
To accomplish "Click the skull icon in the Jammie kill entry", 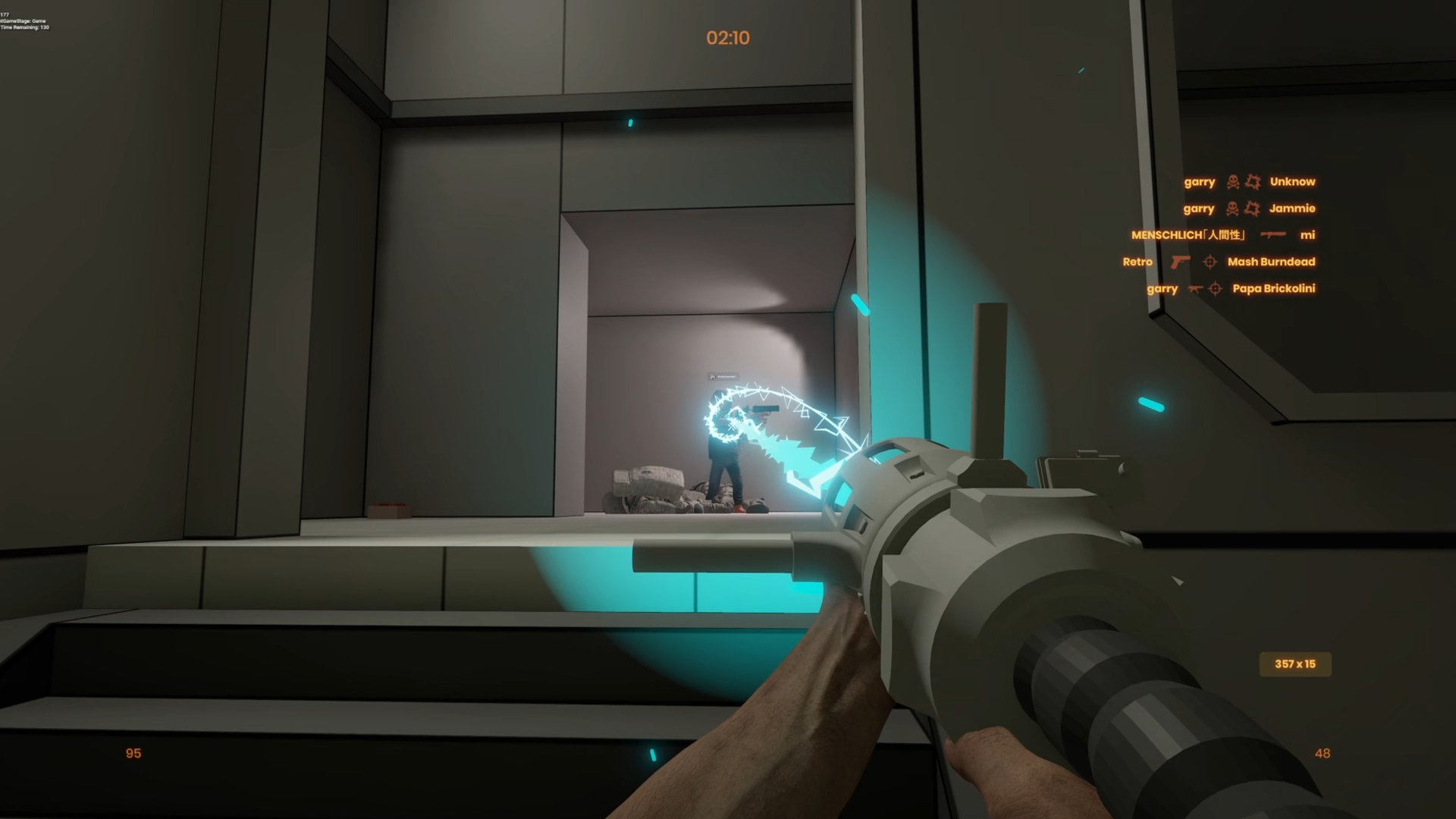I will (x=1232, y=209).
